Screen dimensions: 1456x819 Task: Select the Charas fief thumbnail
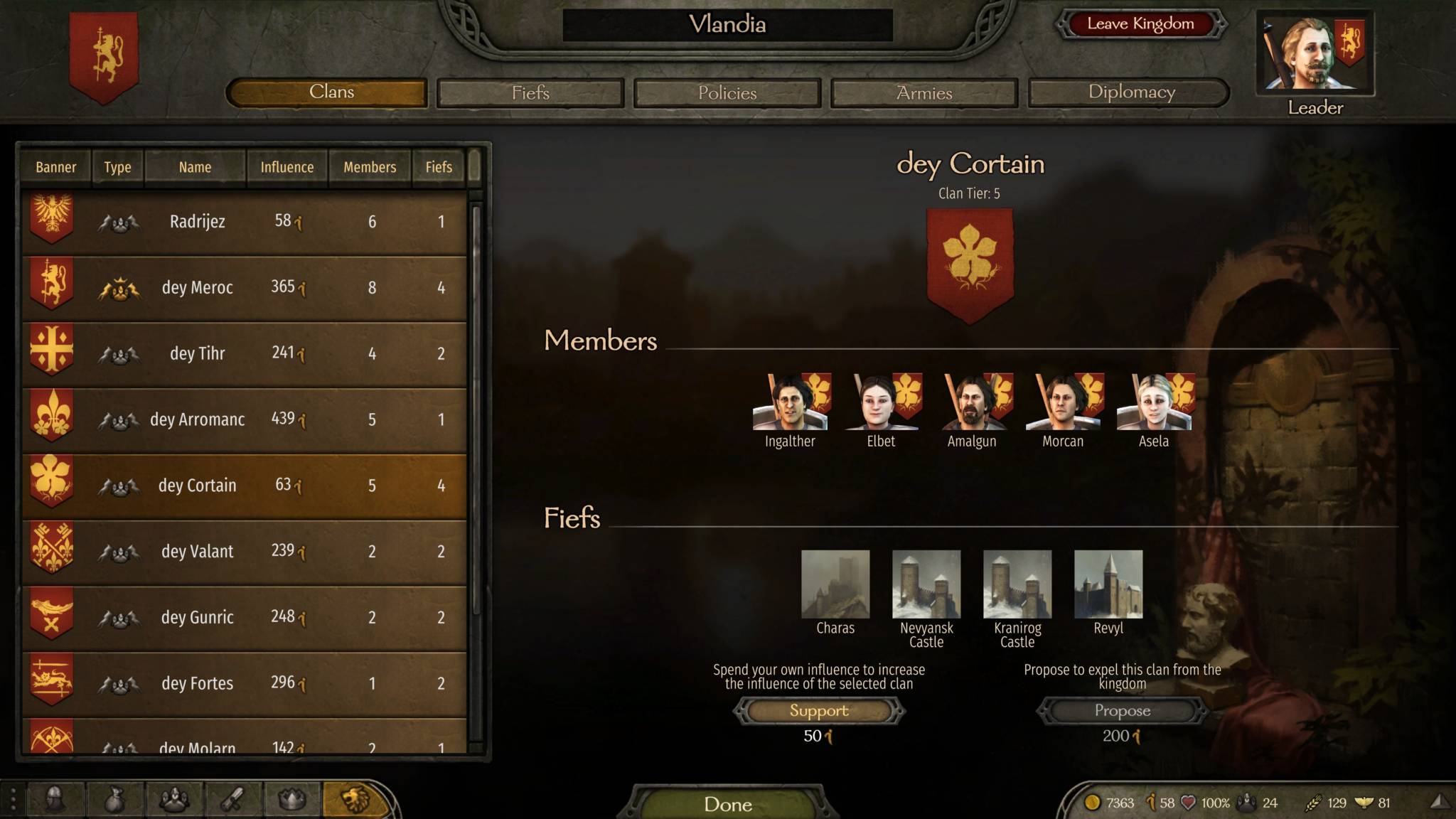(835, 584)
